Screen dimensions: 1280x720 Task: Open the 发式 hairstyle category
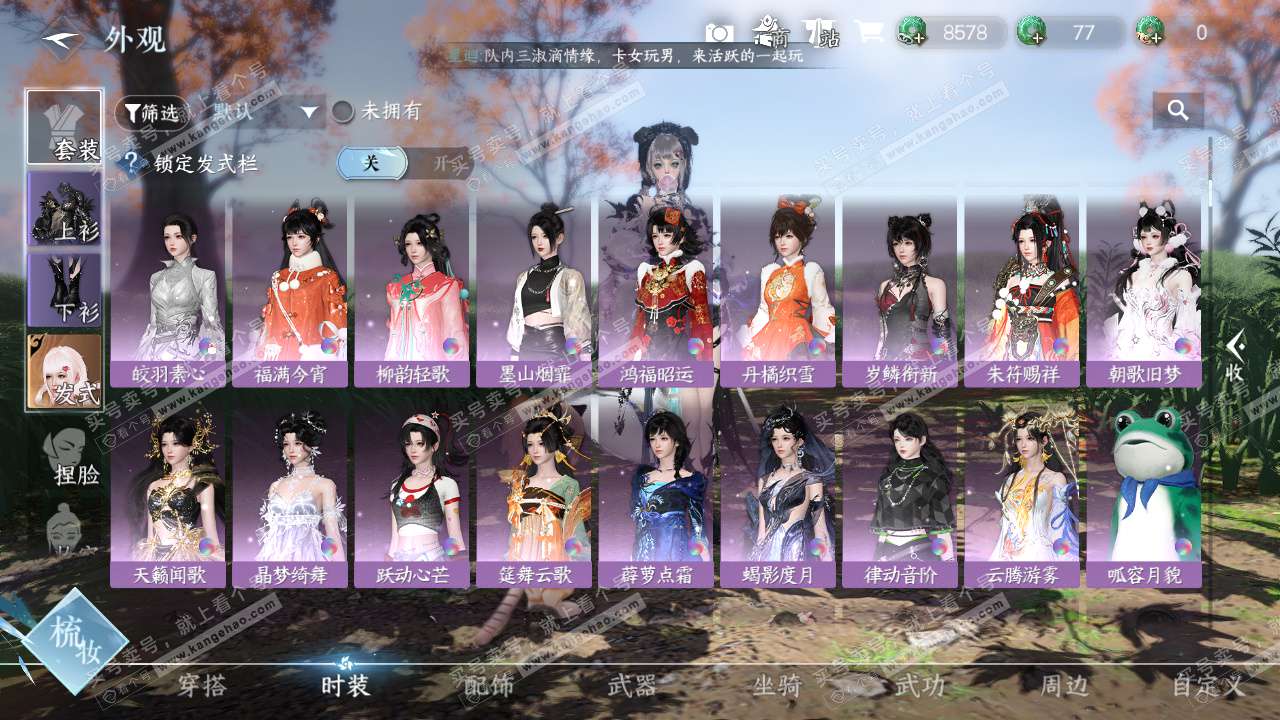point(65,372)
